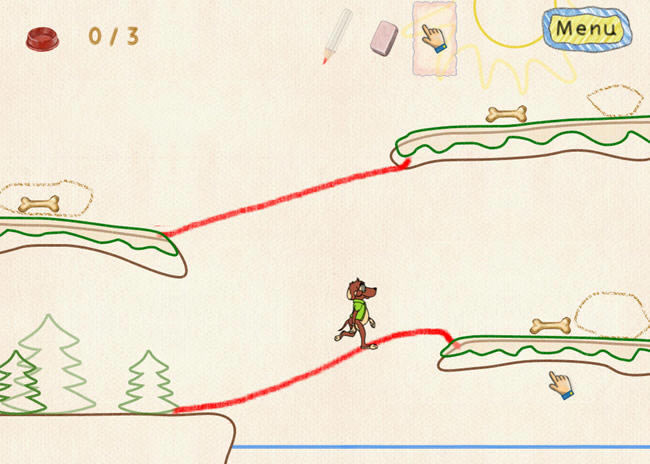Activate the pointing hand tool

[433, 38]
